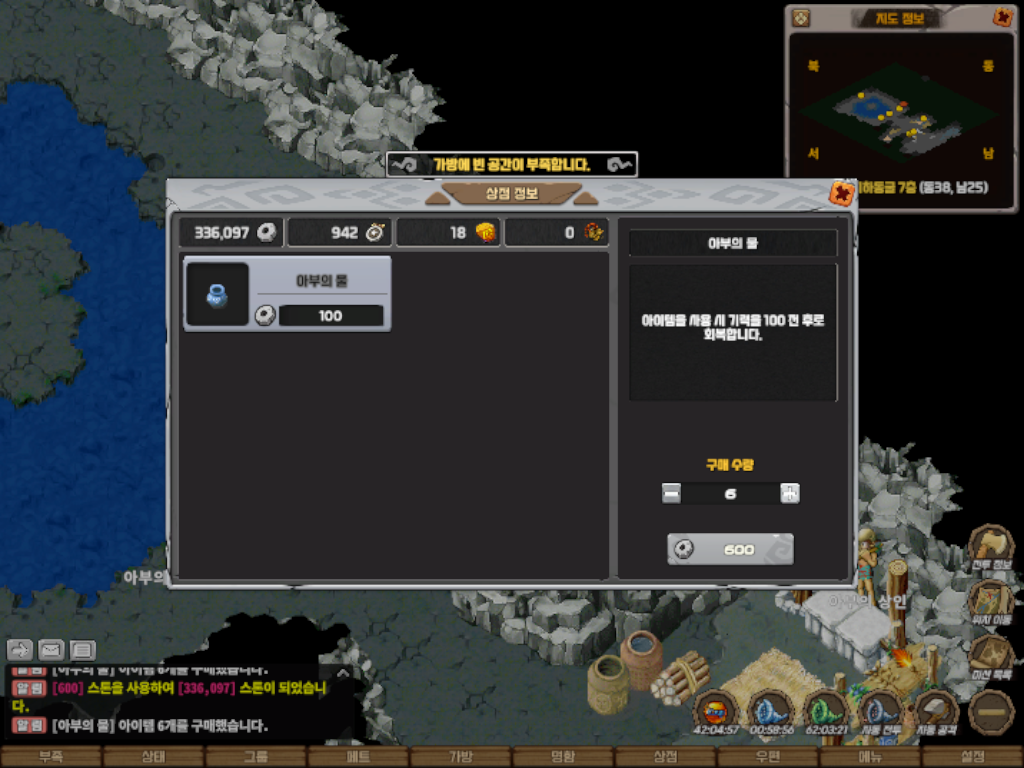Buy the items for 600 stones
Screen dimensions: 1024x768
tap(730, 549)
